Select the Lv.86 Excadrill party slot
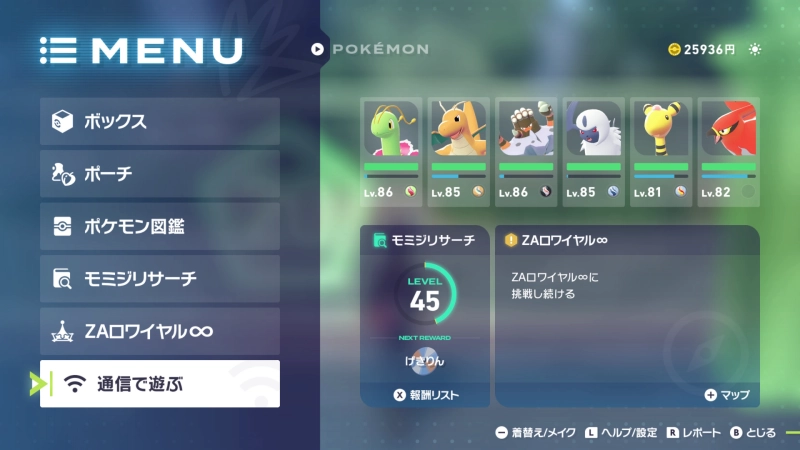This screenshot has height=450, width=800. 526,151
